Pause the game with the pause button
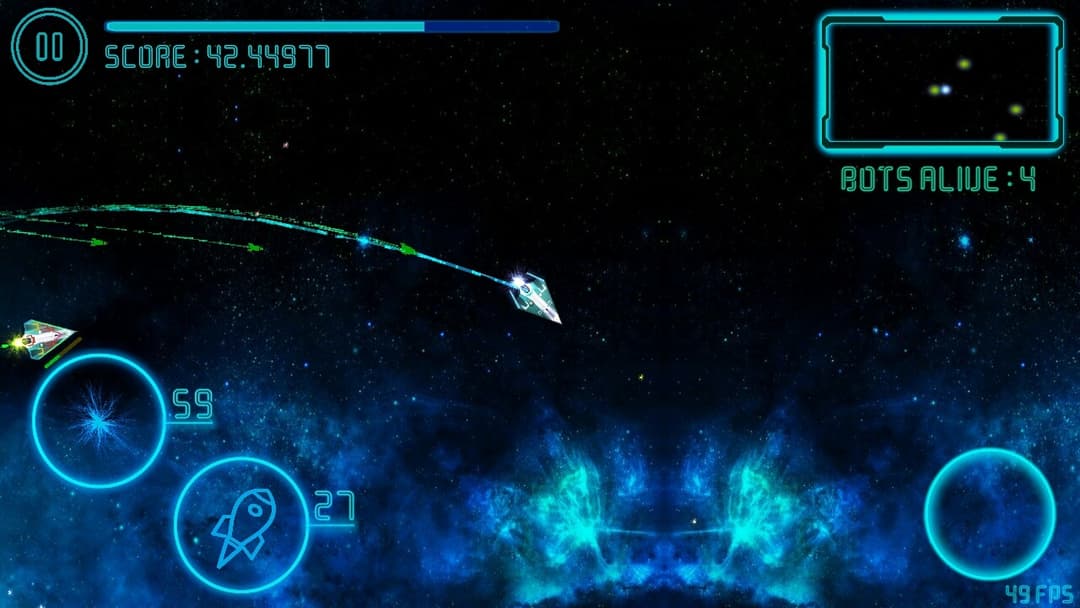This screenshot has width=1080, height=608. click(x=49, y=46)
